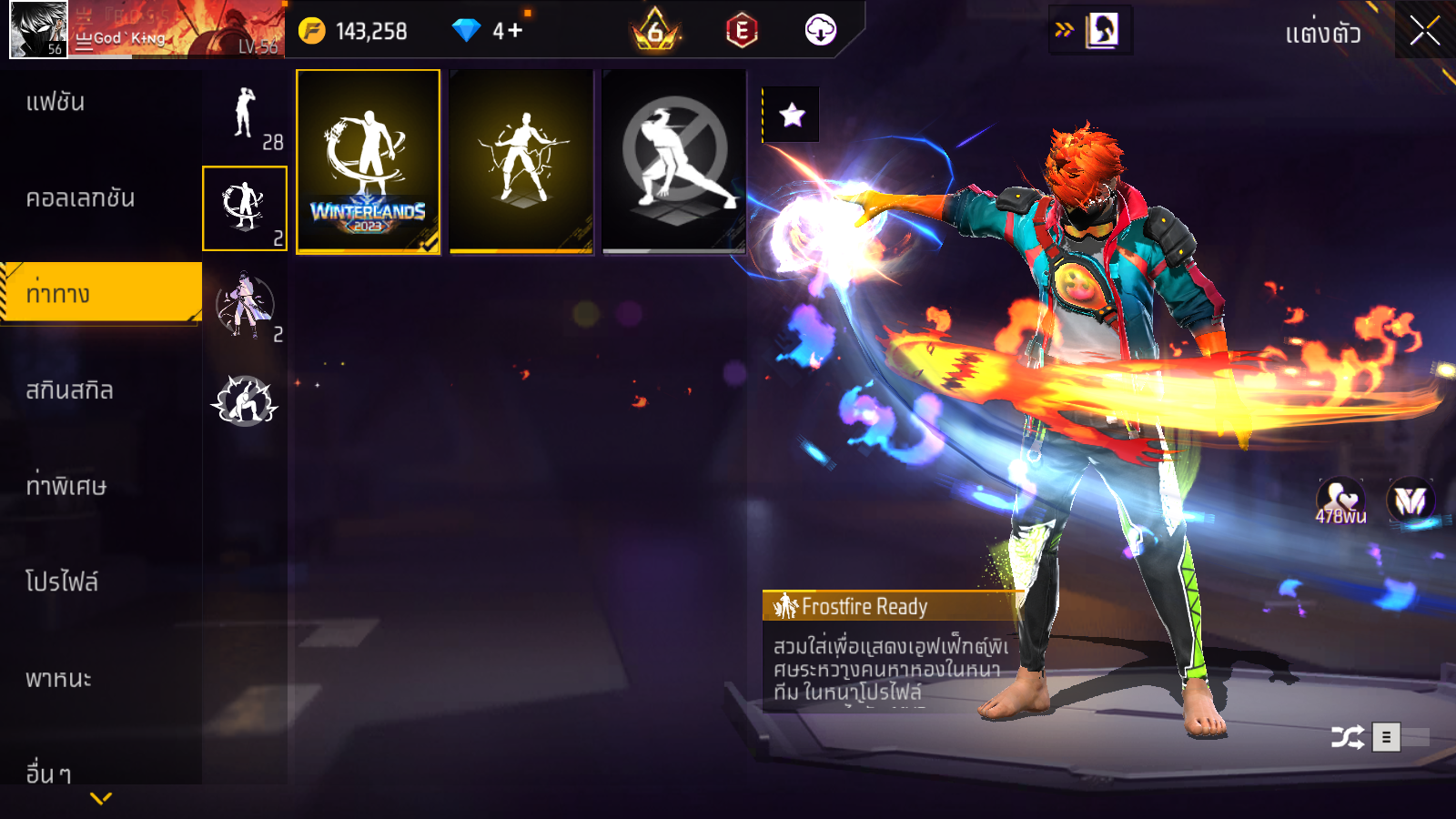Close the dress-up screen with the X
This screenshot has width=1456, height=819.
(x=1424, y=31)
